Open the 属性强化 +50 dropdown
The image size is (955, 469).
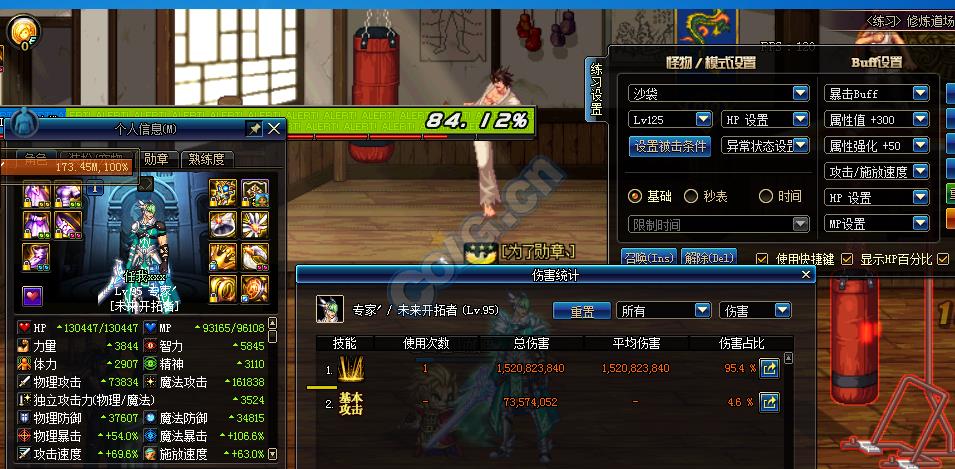point(921,145)
